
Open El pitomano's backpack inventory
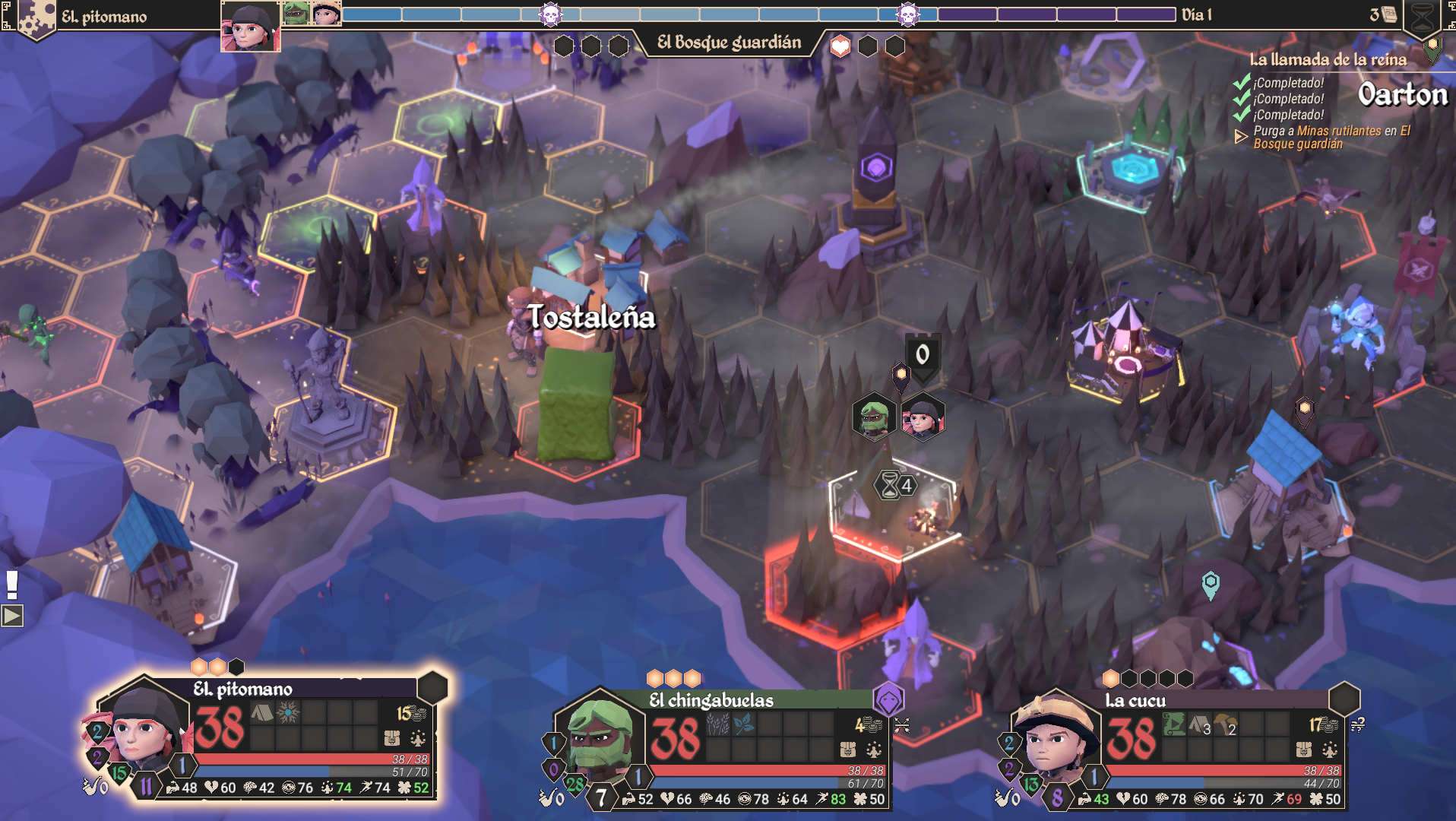coord(392,738)
